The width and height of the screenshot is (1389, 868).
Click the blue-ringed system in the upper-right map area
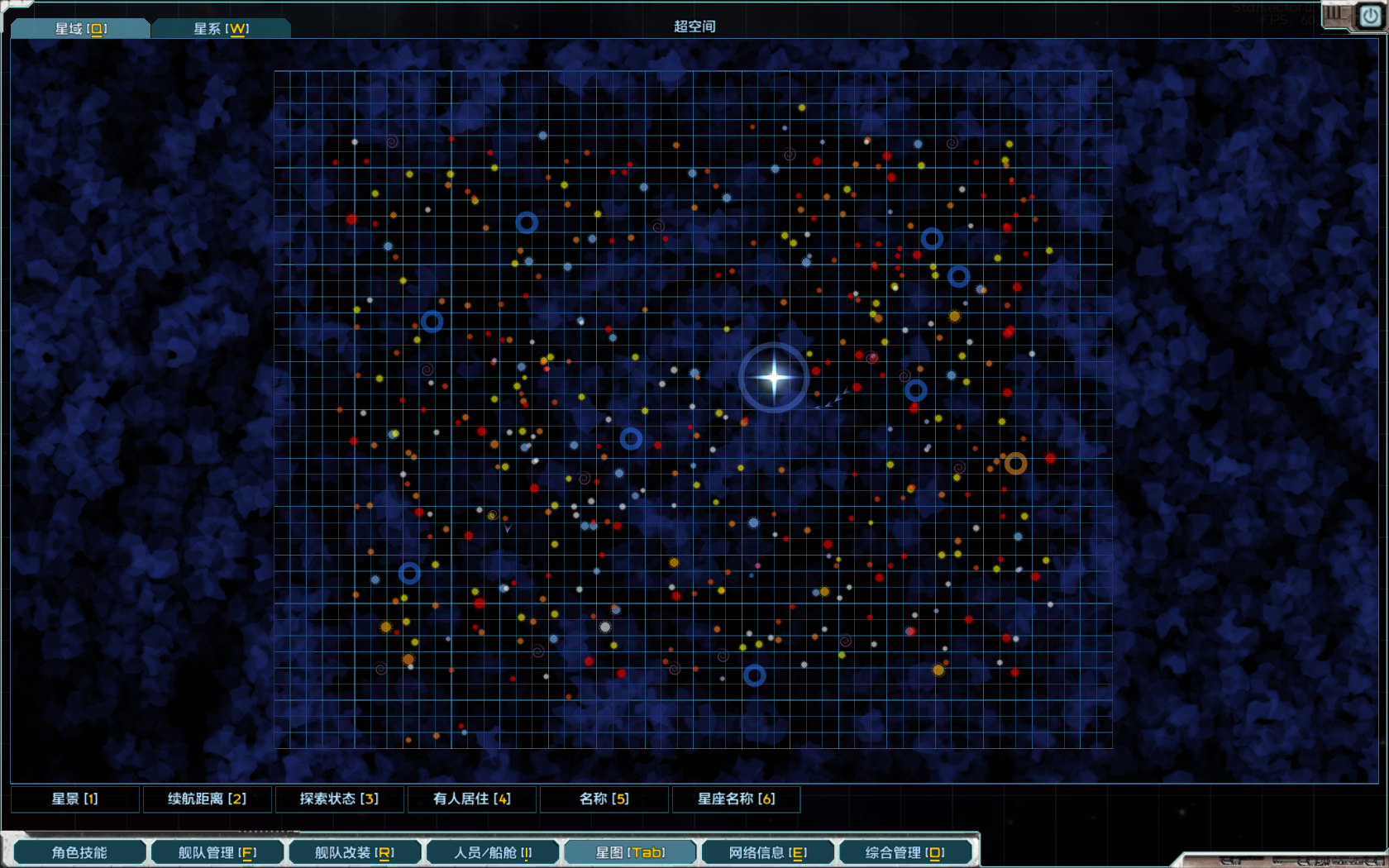[933, 238]
